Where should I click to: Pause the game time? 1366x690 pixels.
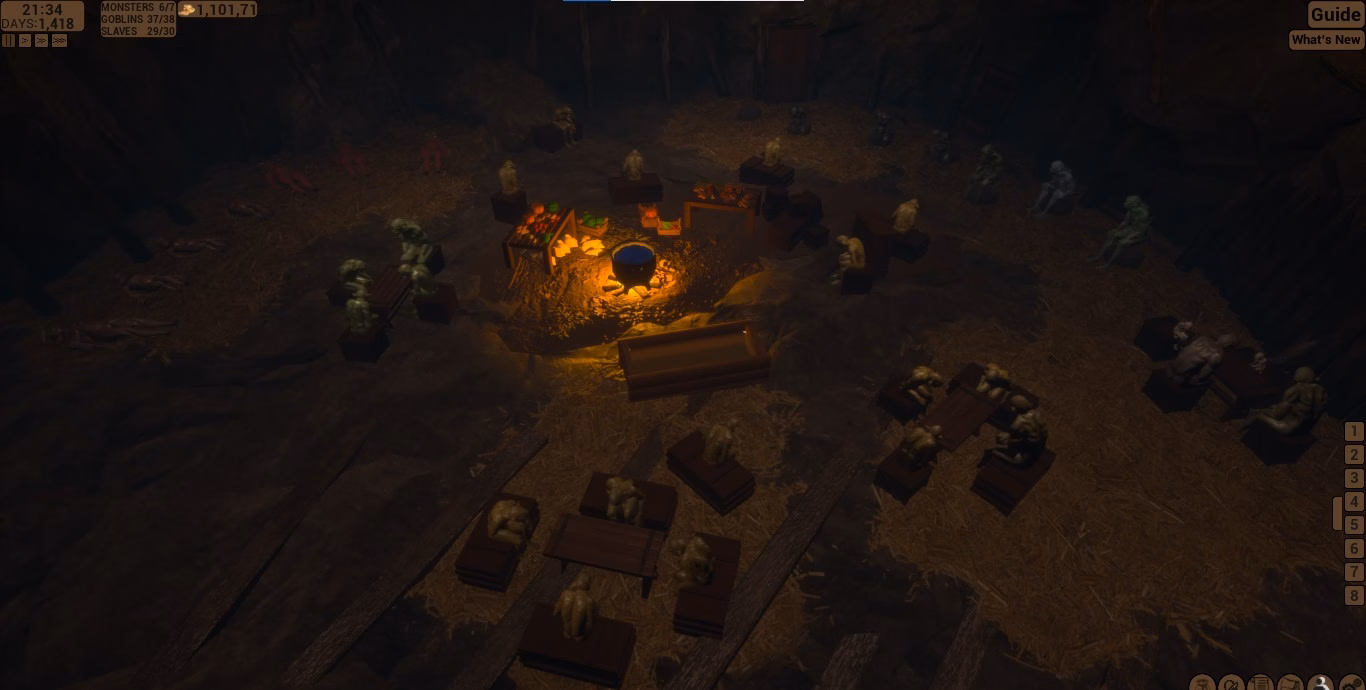click(x=8, y=41)
